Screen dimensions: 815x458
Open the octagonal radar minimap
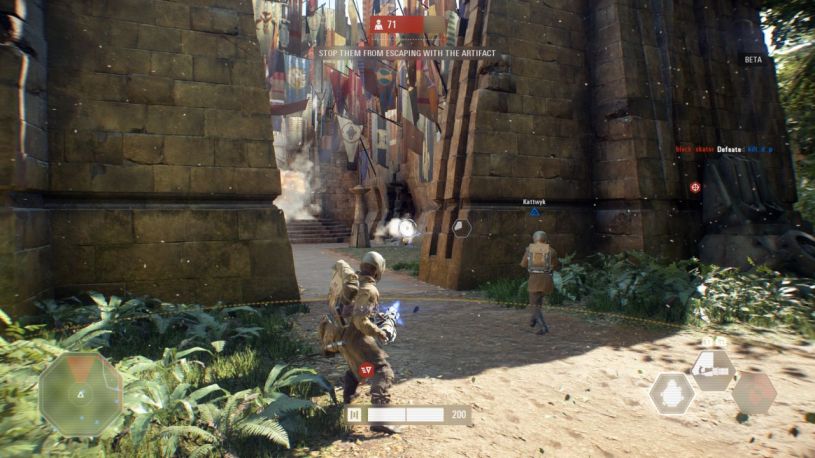[80, 394]
